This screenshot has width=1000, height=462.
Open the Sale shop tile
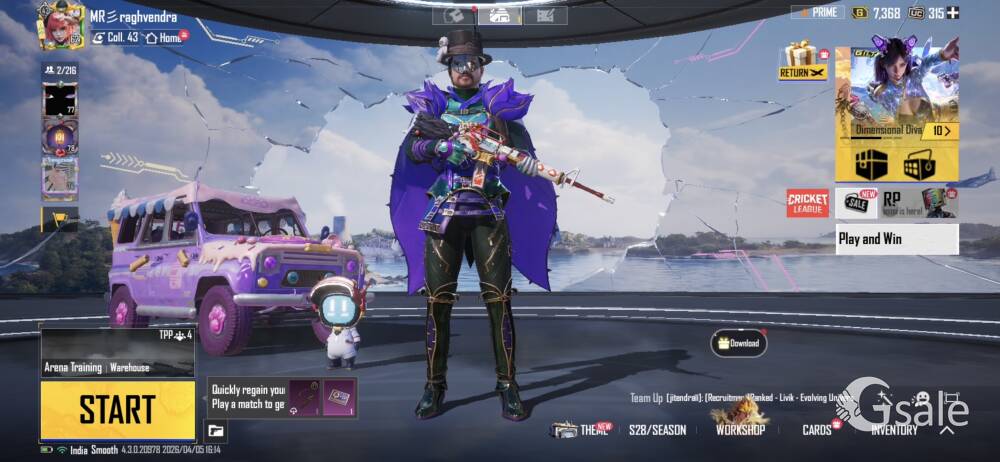click(x=856, y=203)
